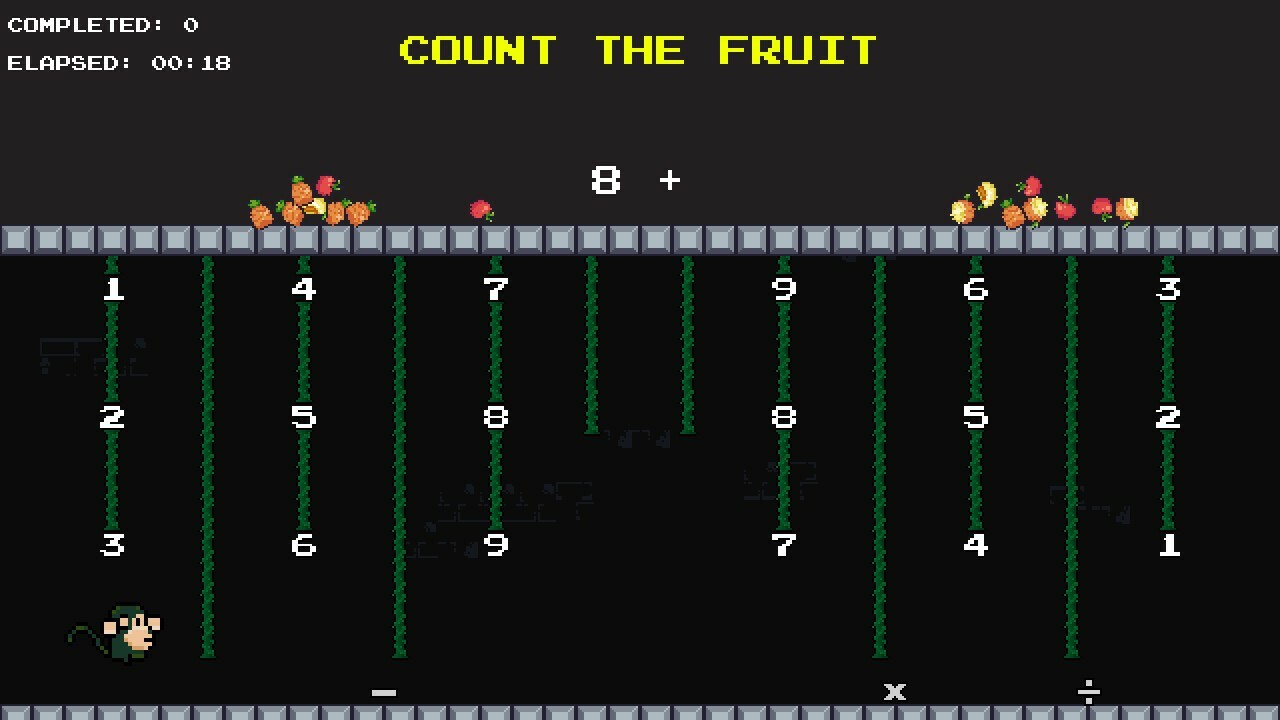Select the multiplication operator near the bottom
The height and width of the screenshot is (720, 1280).
pos(895,691)
